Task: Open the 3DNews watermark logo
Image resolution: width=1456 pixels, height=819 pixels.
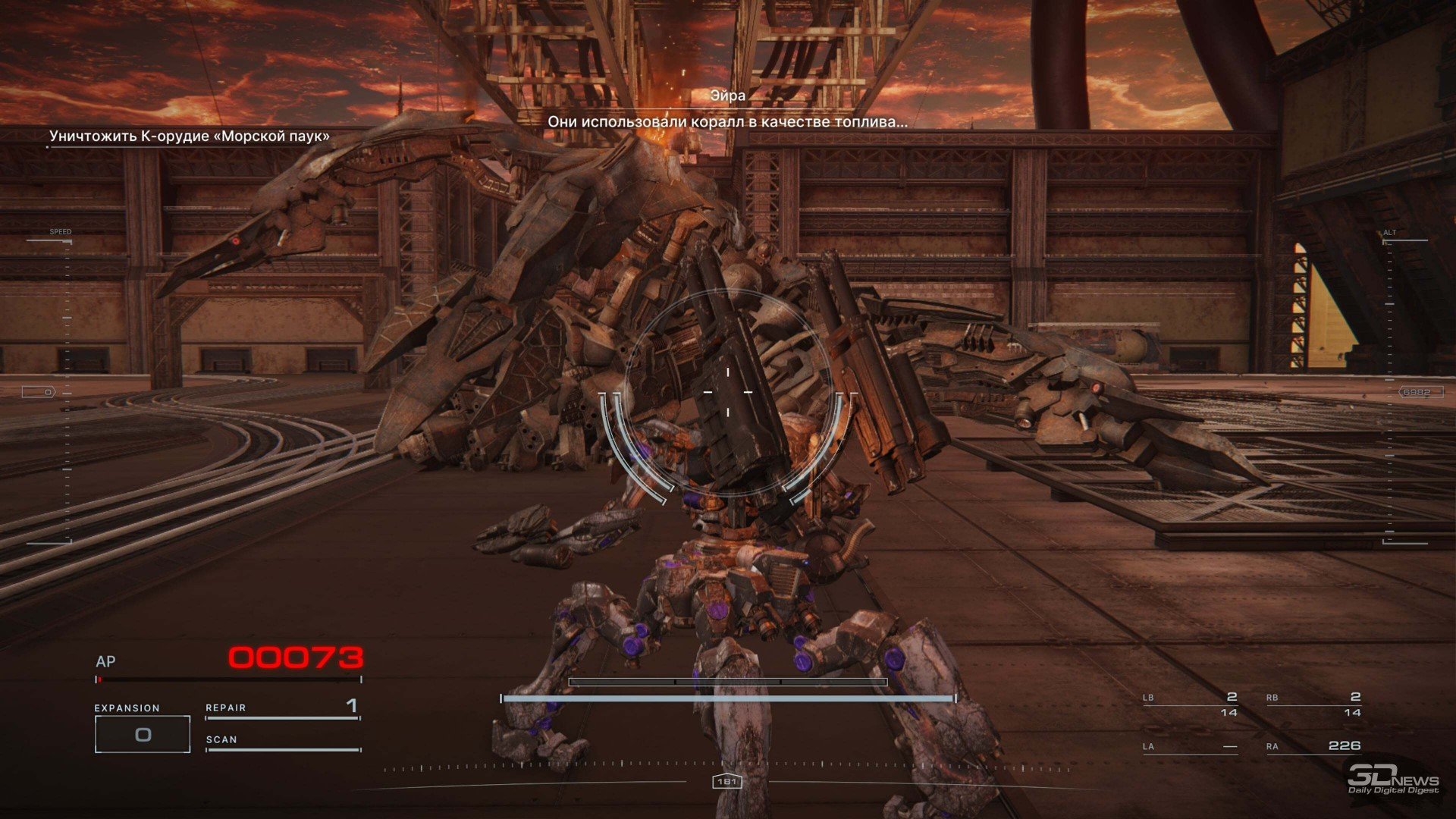Action: (1392, 780)
